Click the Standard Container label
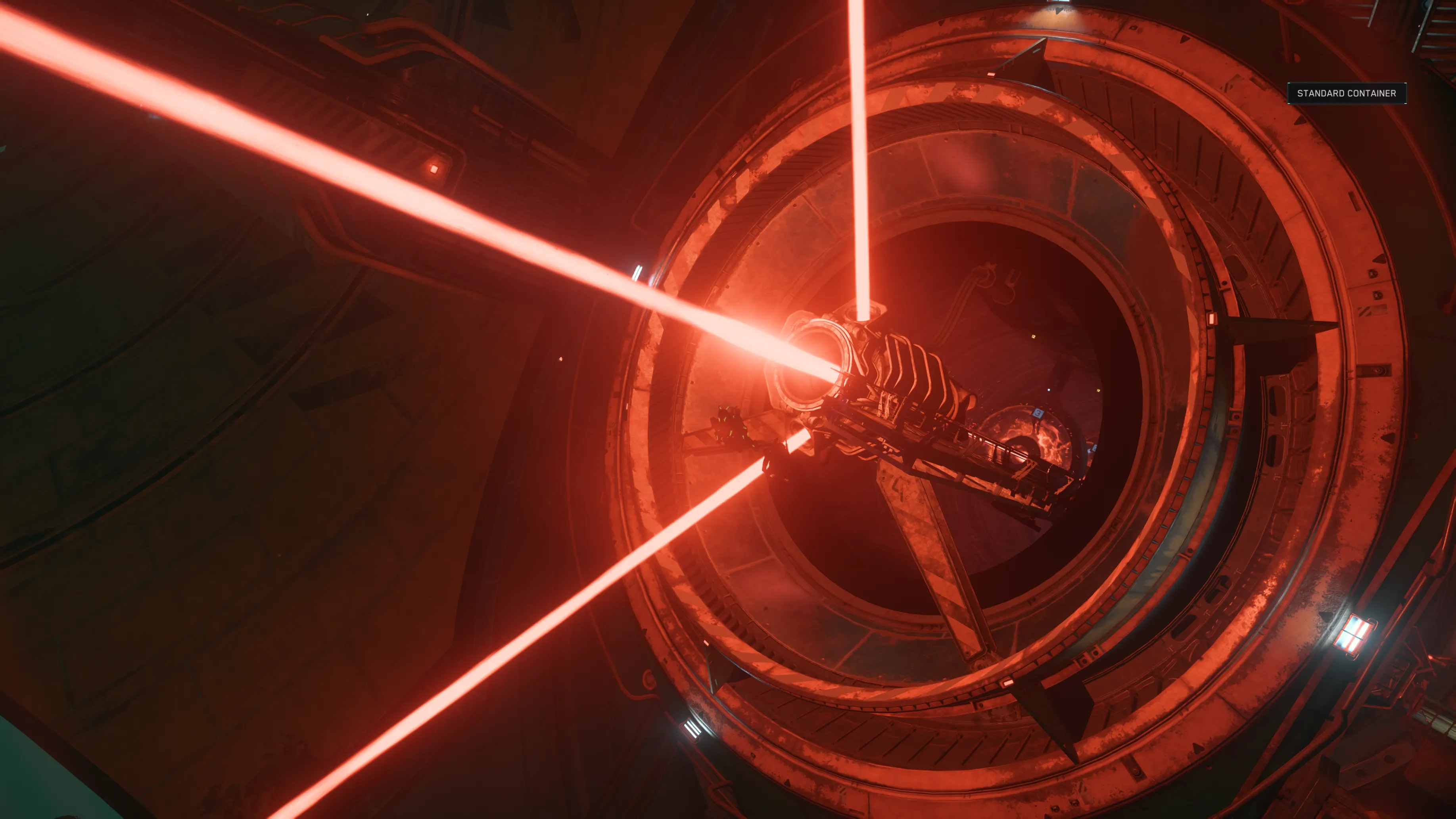 (1346, 93)
